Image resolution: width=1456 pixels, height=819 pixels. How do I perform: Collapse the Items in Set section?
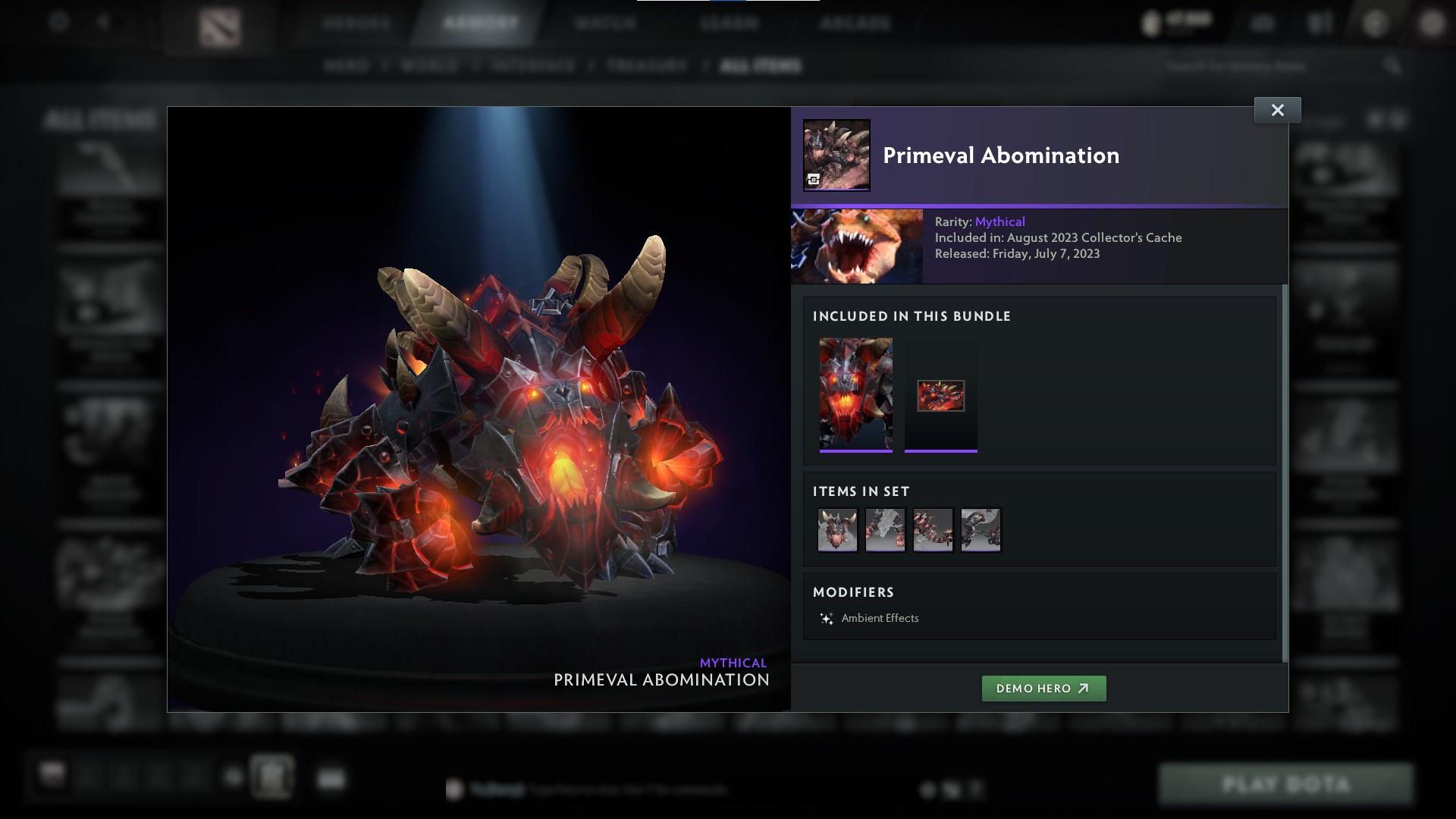860,491
